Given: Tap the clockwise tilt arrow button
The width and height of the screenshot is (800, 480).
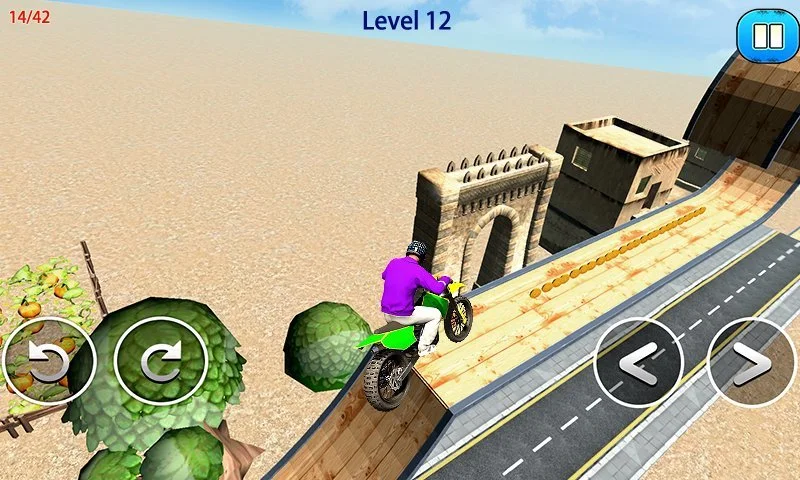Looking at the screenshot, I should [x=161, y=361].
